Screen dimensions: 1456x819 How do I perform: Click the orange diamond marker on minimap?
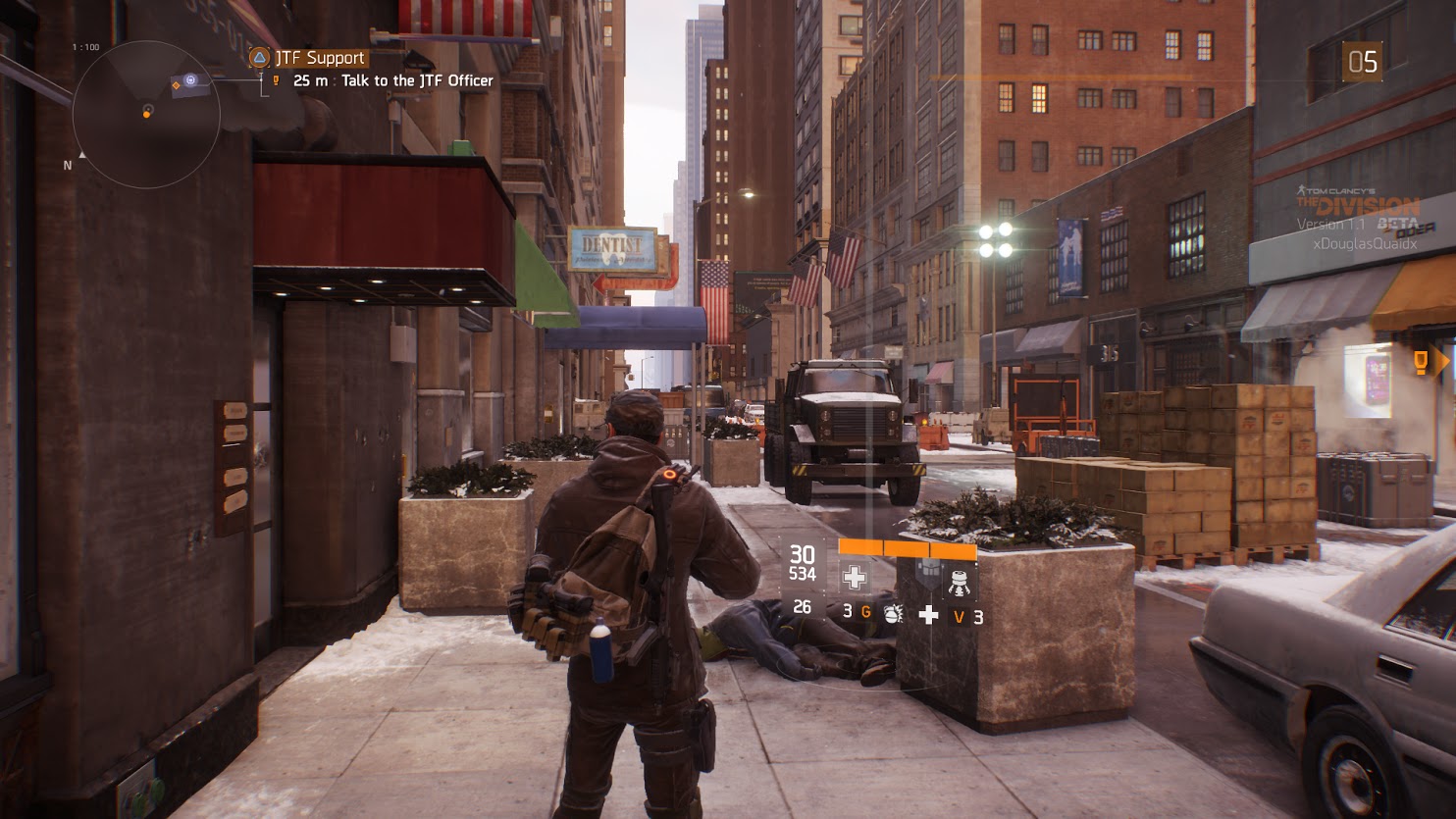(x=177, y=86)
